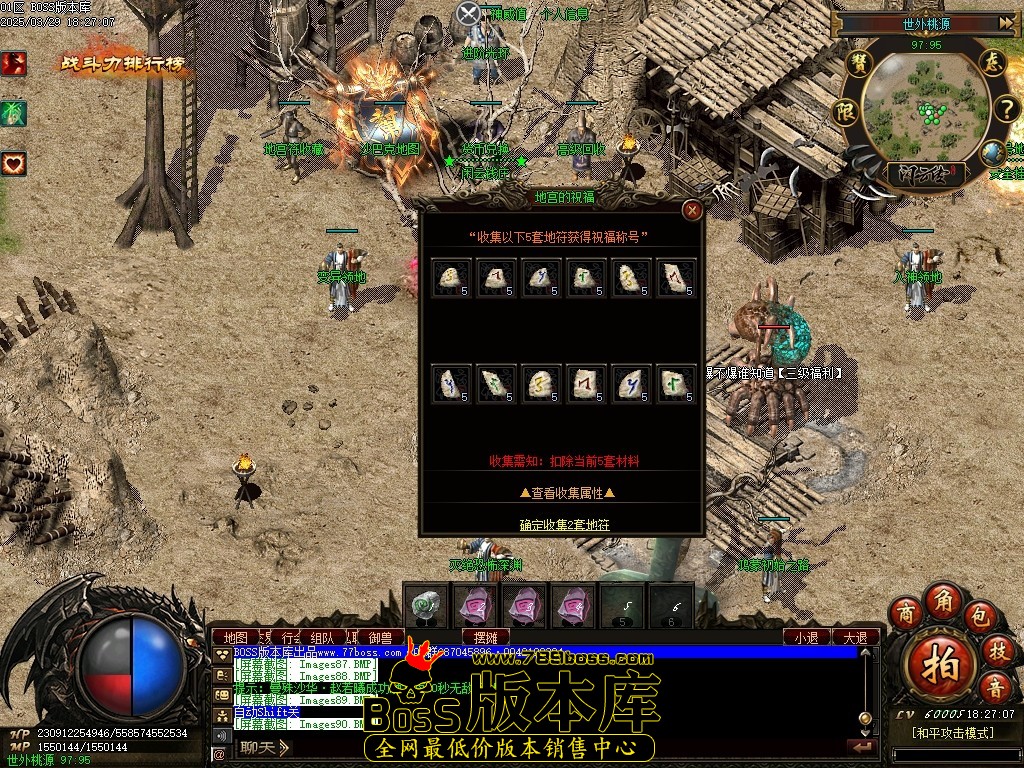Open the 音 sound button
The height and width of the screenshot is (768, 1024).
click(x=996, y=688)
